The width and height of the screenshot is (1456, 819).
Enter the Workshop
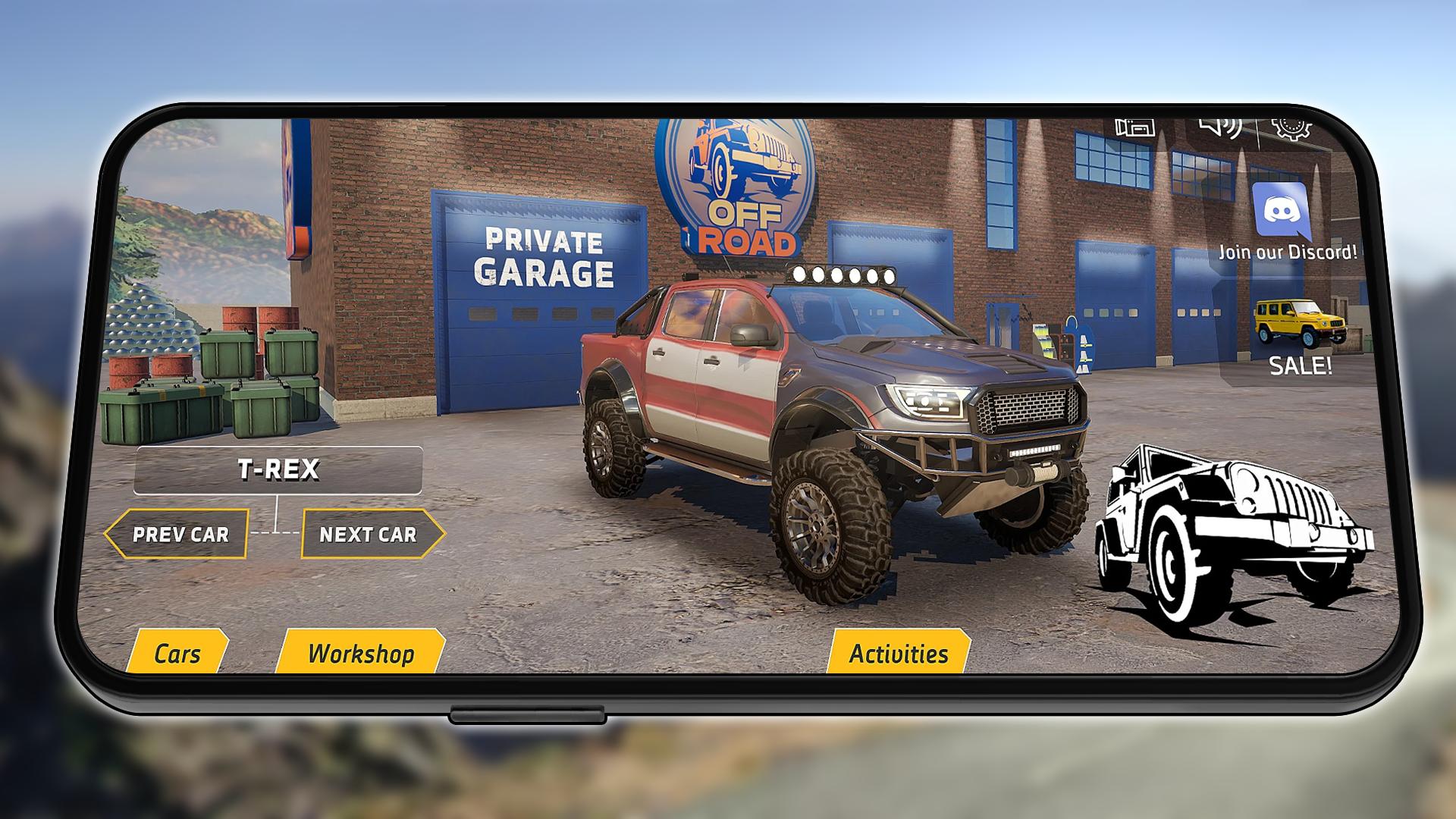tap(361, 653)
